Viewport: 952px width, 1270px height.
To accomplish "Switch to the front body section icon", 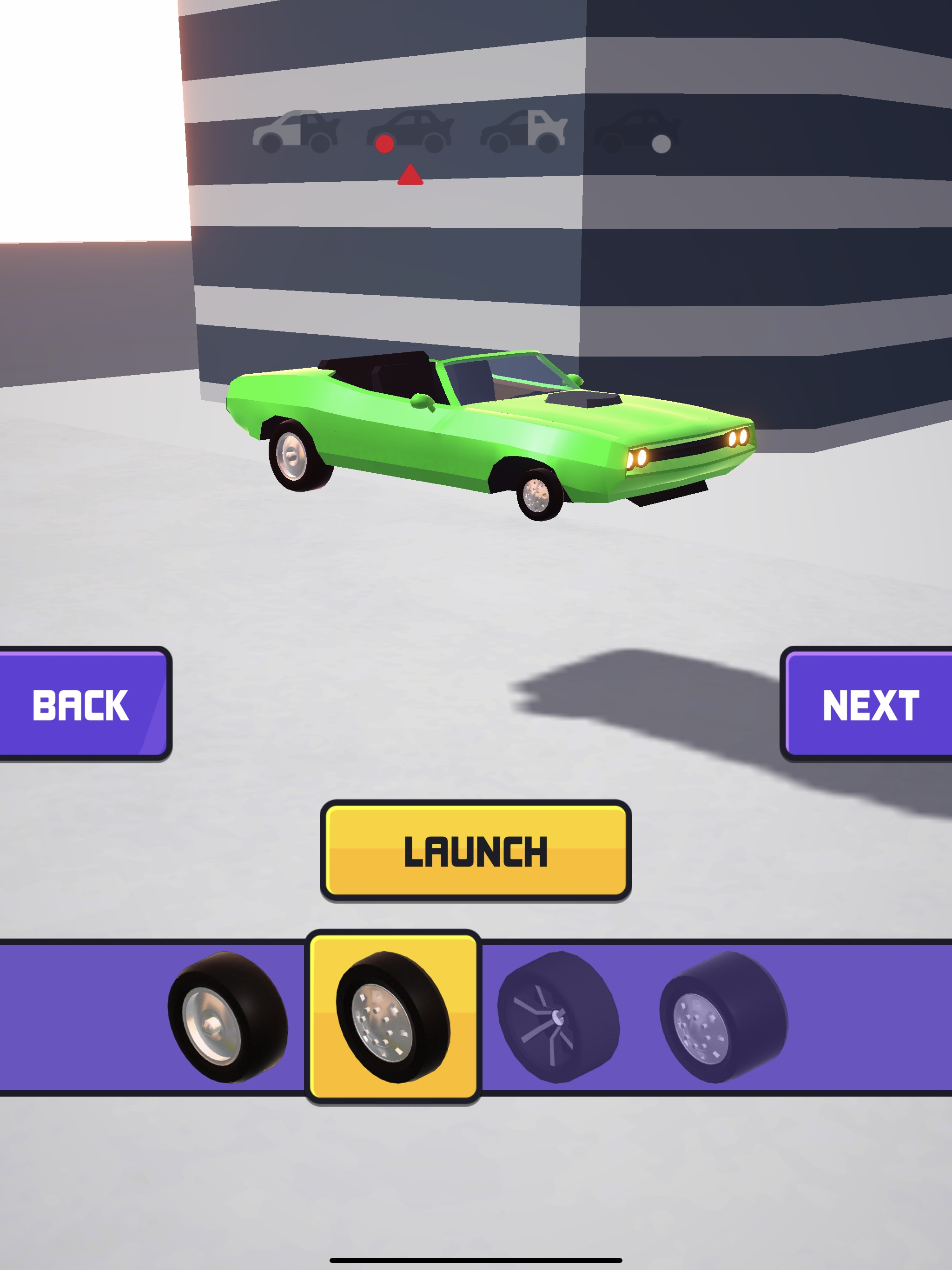I will (x=296, y=132).
